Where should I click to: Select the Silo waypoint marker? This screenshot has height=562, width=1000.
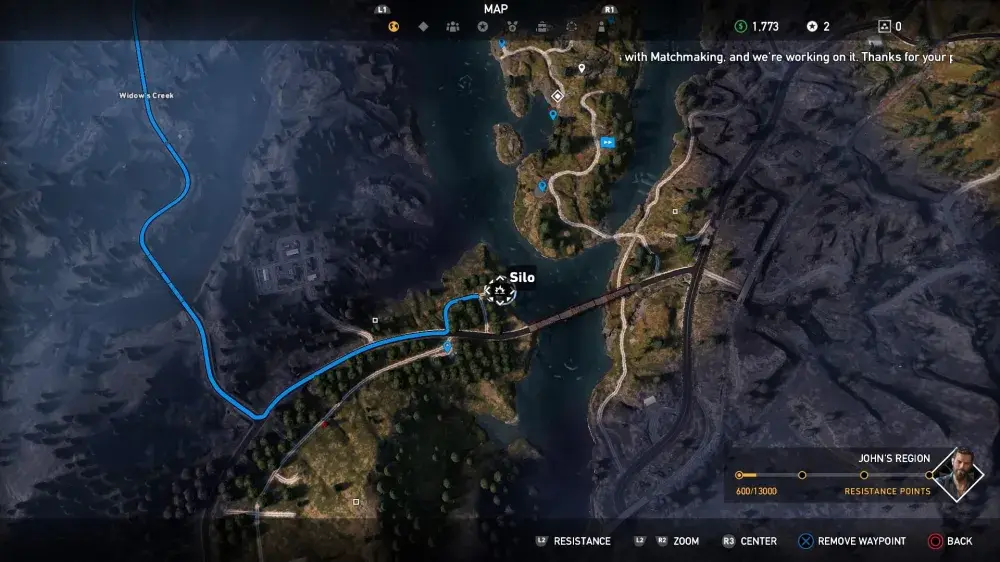pos(499,292)
